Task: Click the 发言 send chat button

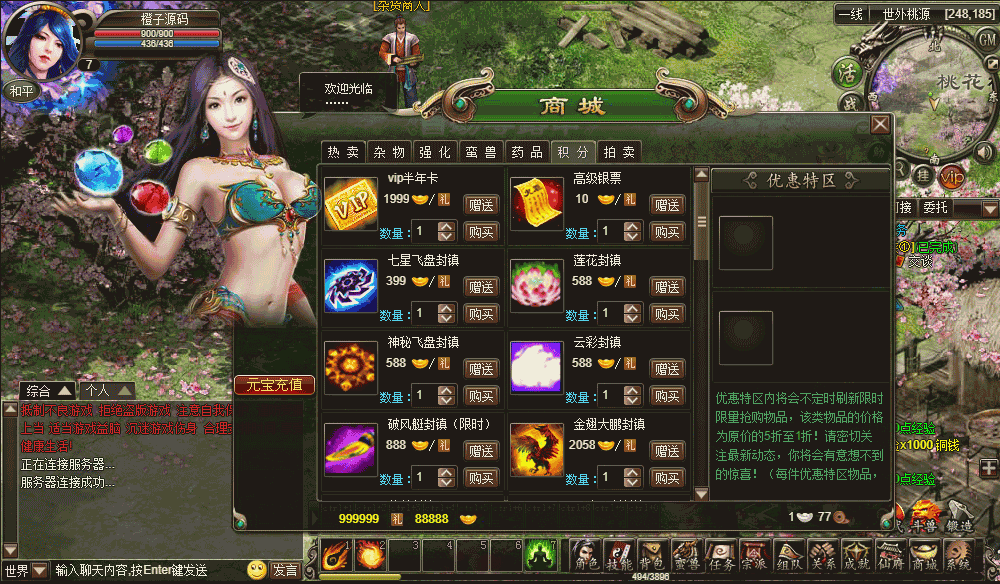Action: click(x=285, y=570)
